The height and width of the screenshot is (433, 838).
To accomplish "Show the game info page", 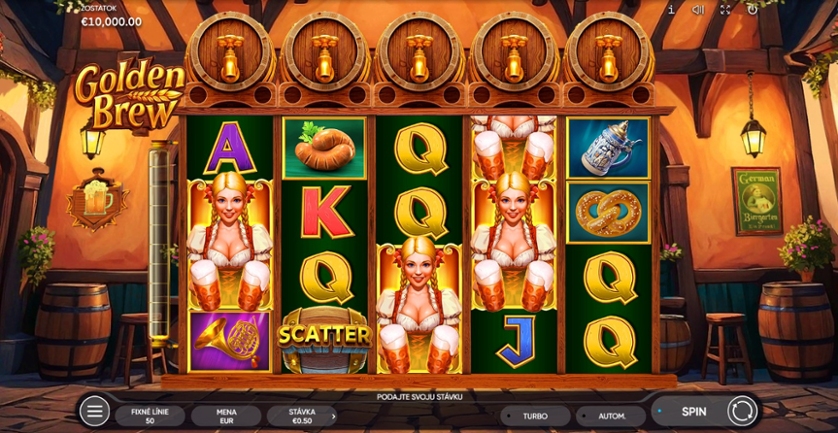I will pos(670,9).
